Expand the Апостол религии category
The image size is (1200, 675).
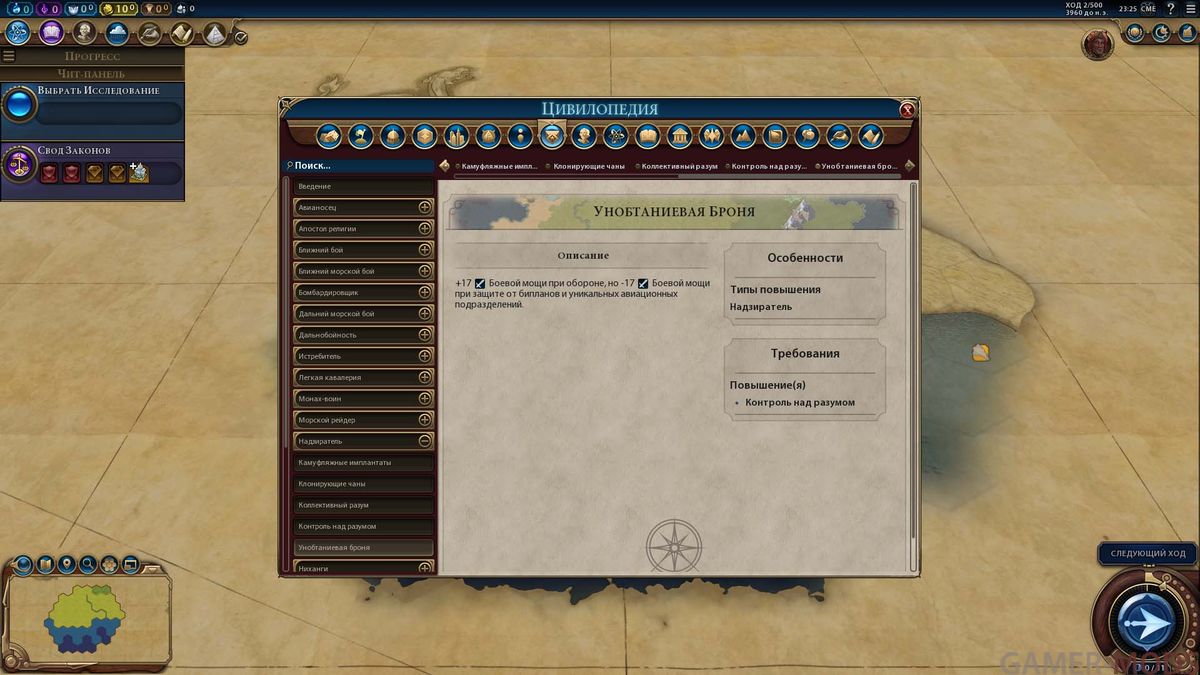coord(425,229)
